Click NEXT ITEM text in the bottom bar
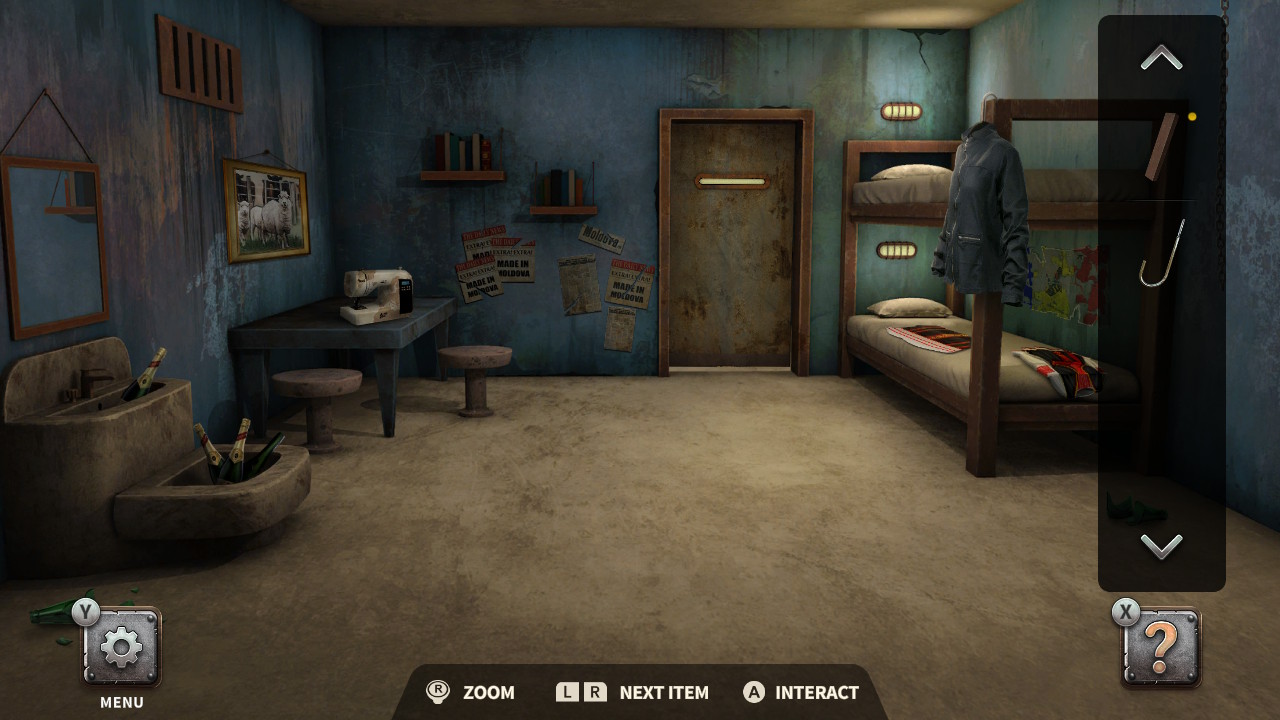 [x=663, y=692]
